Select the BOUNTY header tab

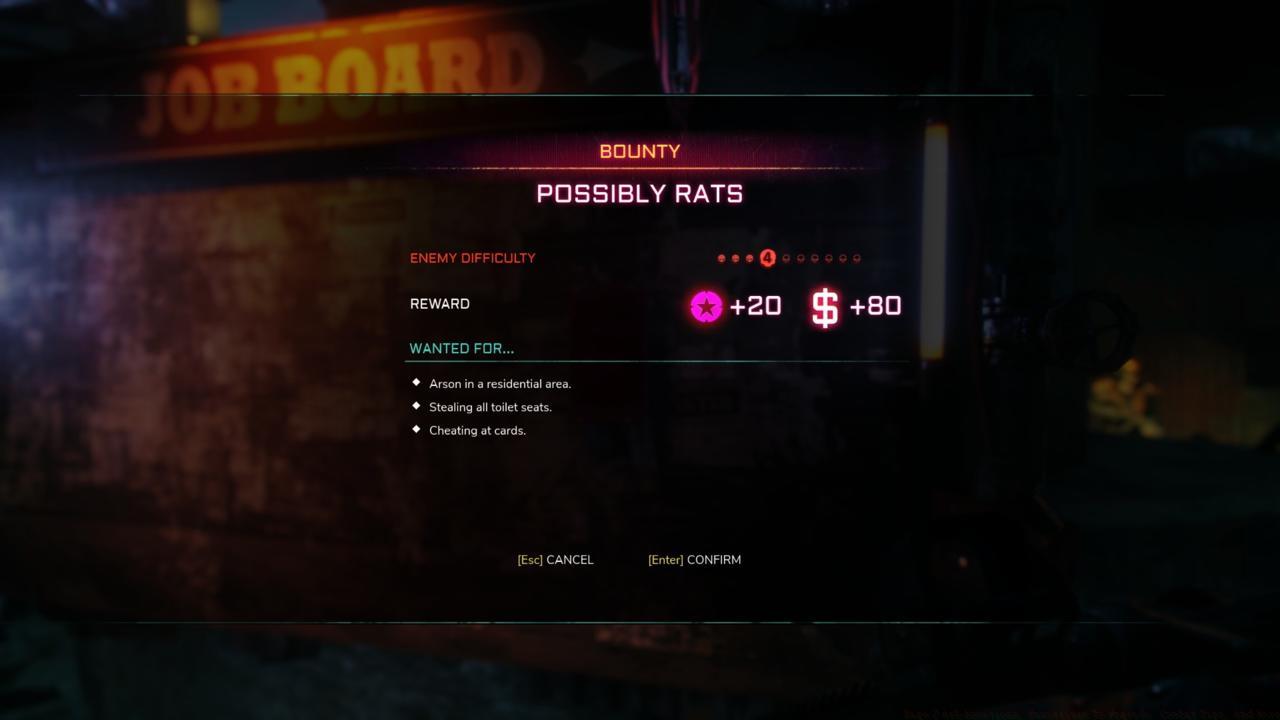639,151
